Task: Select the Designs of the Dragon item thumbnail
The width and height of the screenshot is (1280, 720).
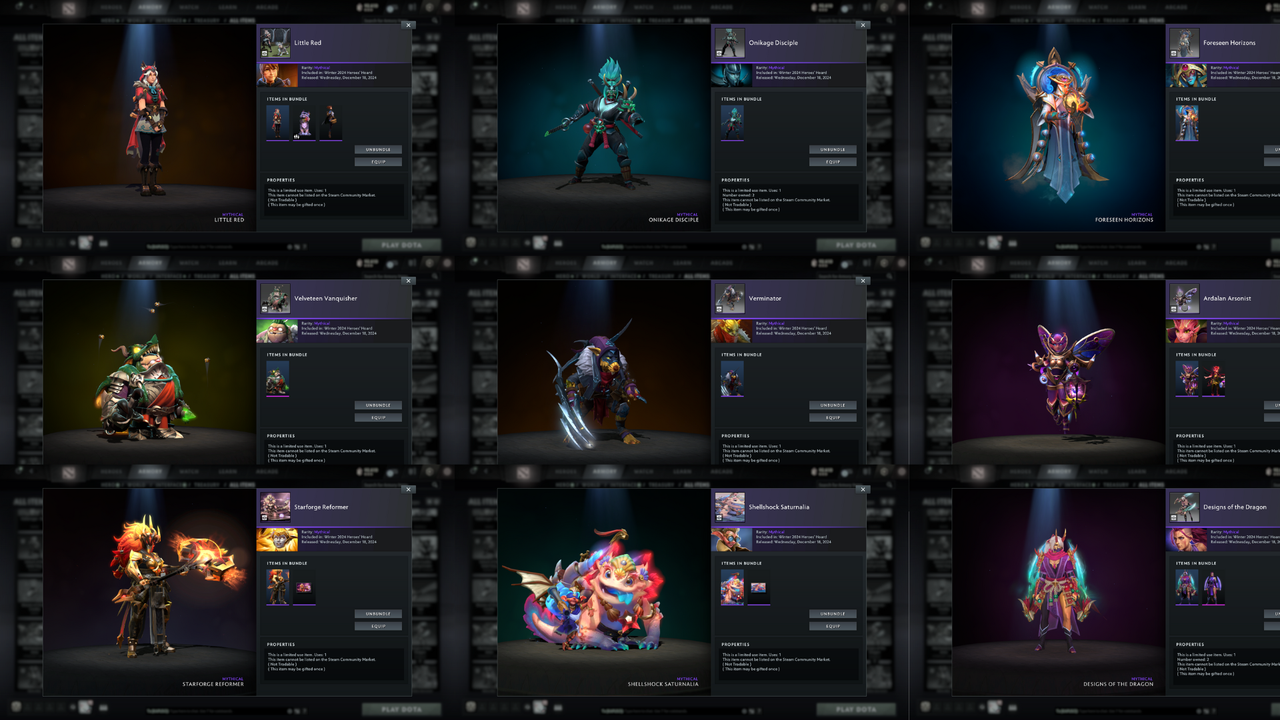Action: point(1187,588)
